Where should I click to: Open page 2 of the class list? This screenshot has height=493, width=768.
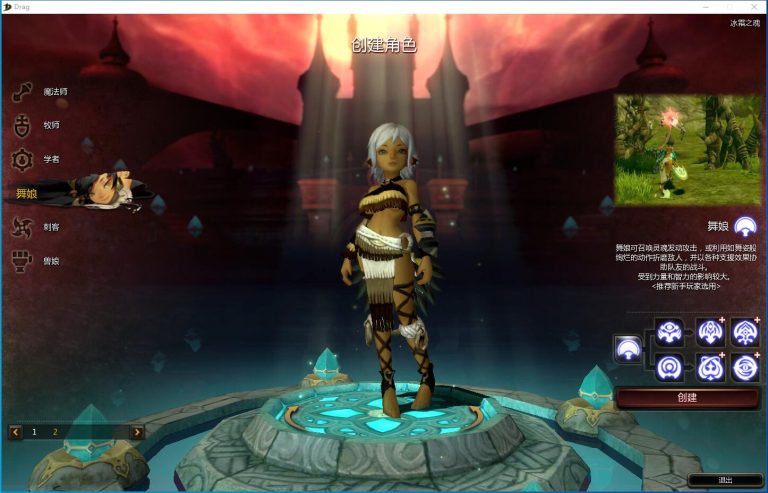[55, 432]
